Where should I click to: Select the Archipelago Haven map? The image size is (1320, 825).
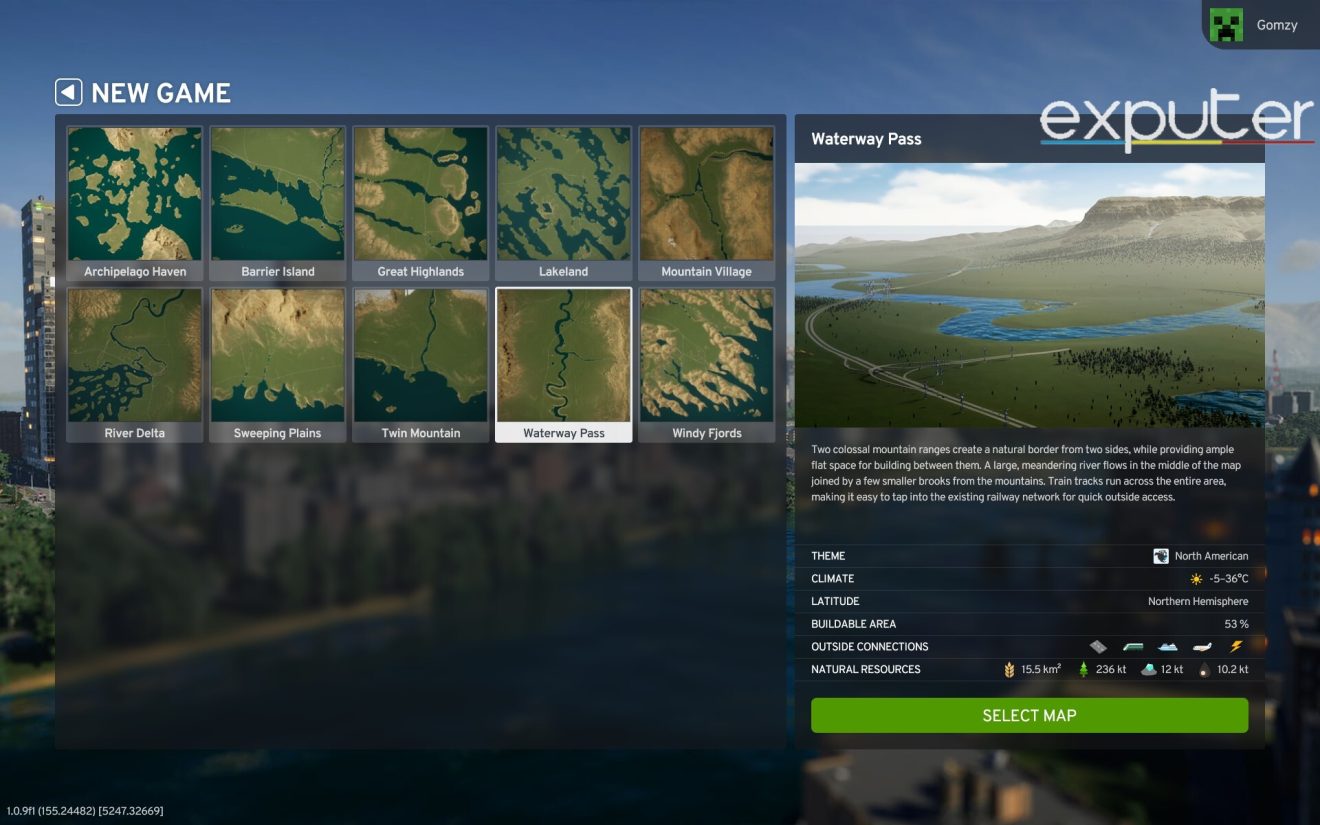point(135,193)
